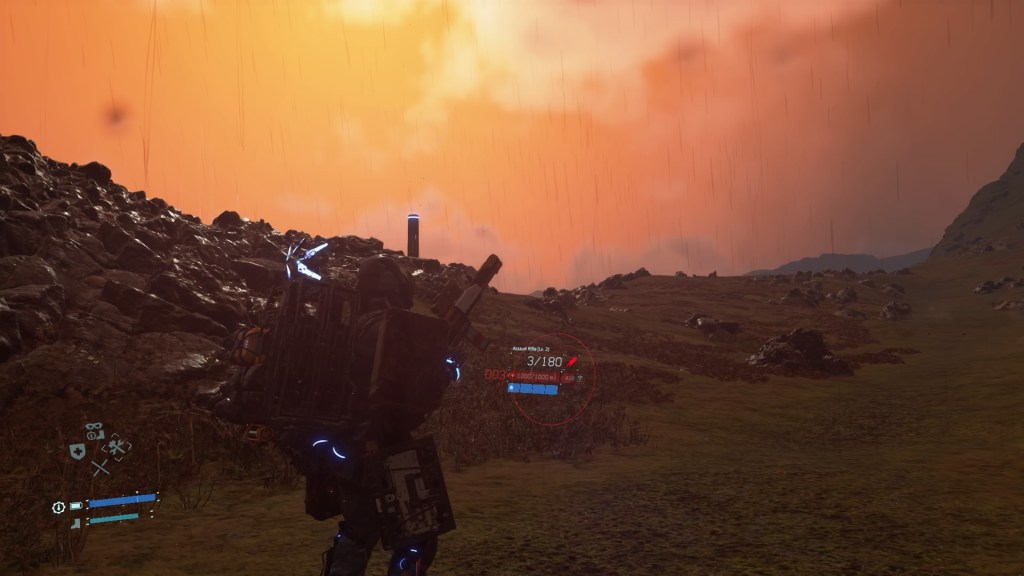Select the crossed lines weapon icon

pyautogui.click(x=100, y=467)
